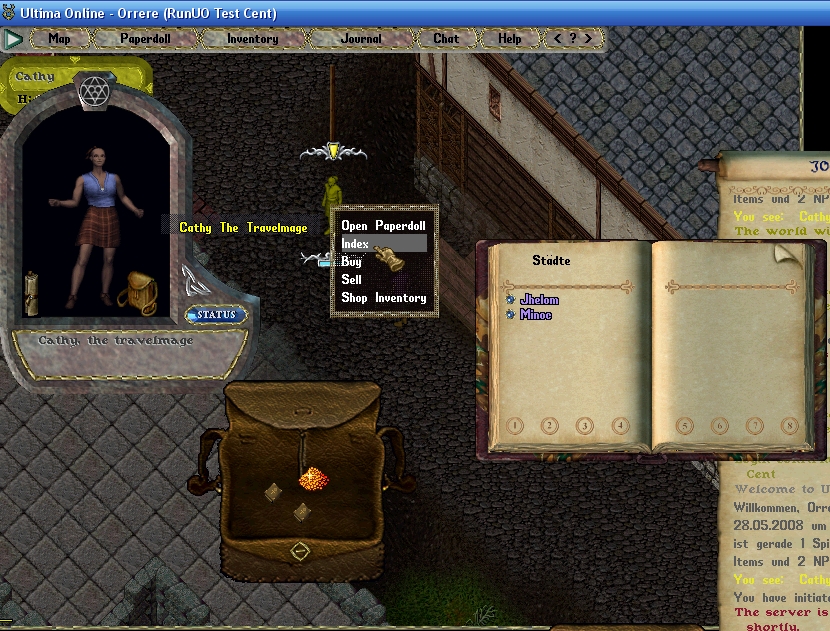
Task: Open the Chat window button
Action: pyautogui.click(x=446, y=39)
